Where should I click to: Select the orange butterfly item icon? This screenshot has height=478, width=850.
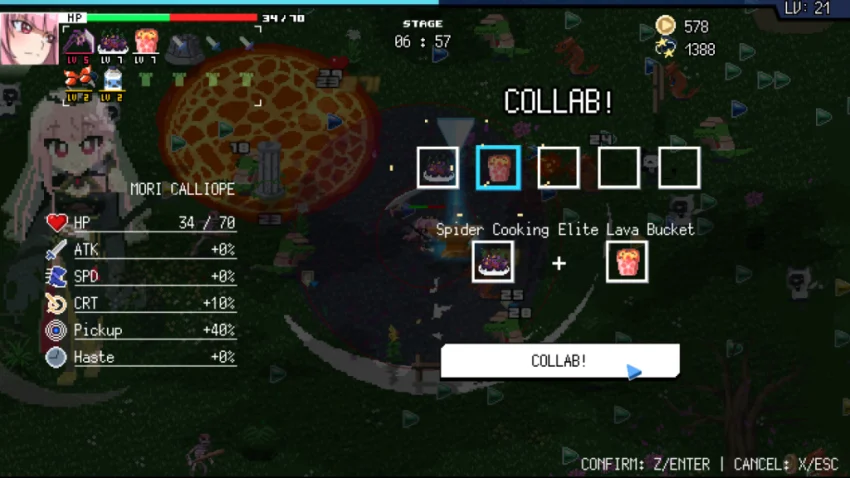[x=79, y=79]
